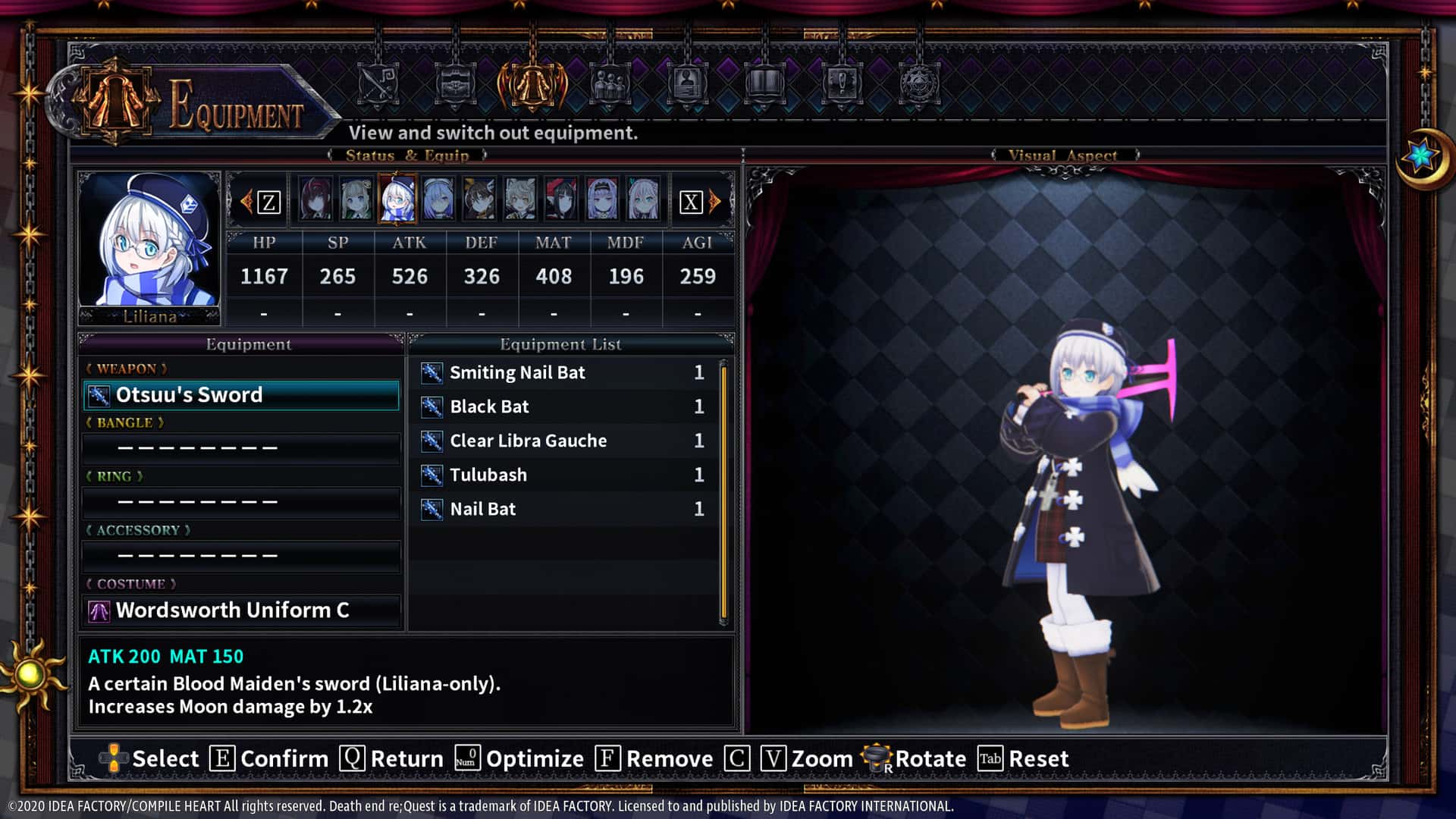This screenshot has width=1456, height=819.
Task: Open the book library menu icon
Action: coord(766,83)
